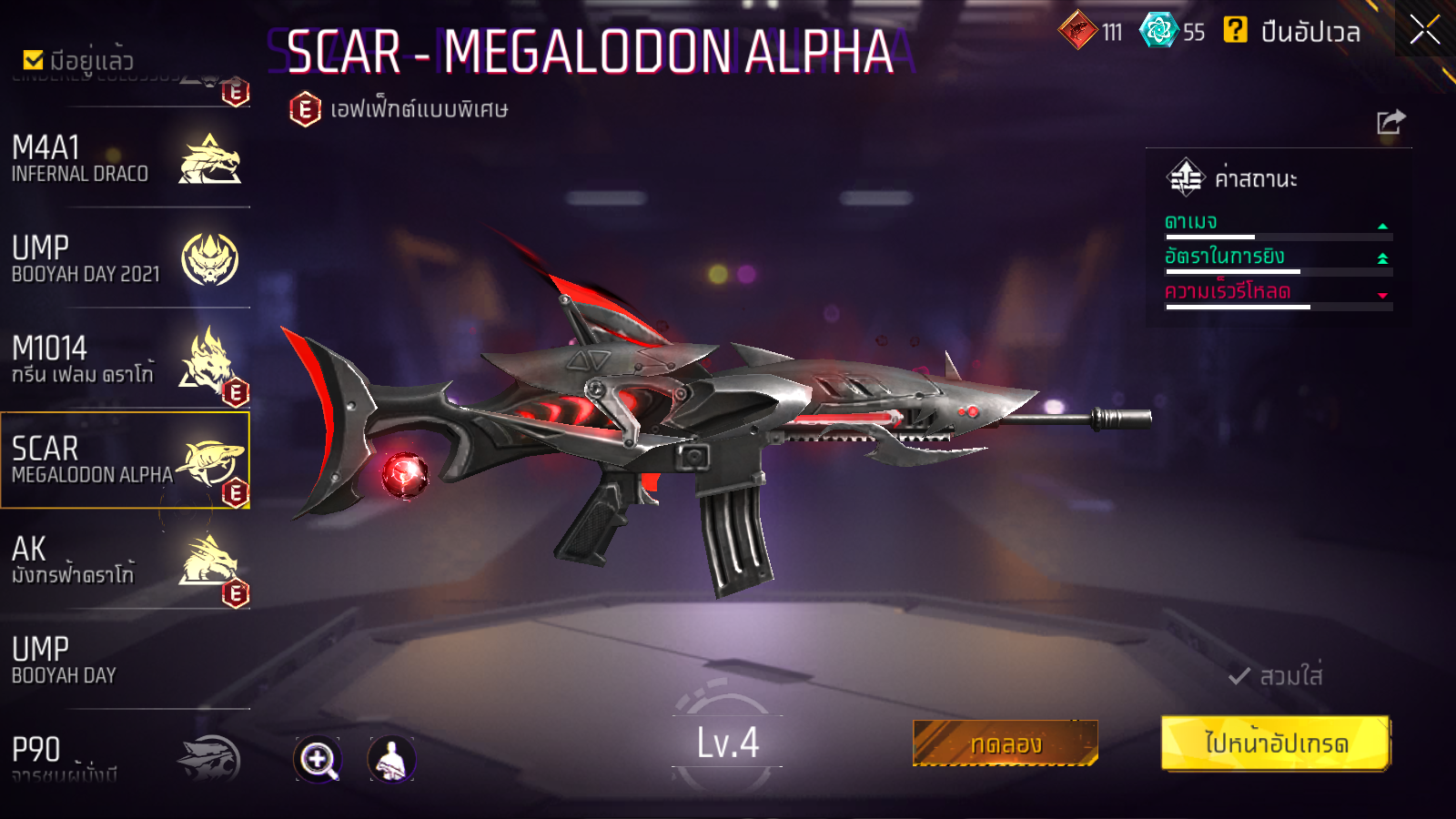Click the ทดลอง trial button
Screen dimensions: 1456x819
(x=1005, y=743)
